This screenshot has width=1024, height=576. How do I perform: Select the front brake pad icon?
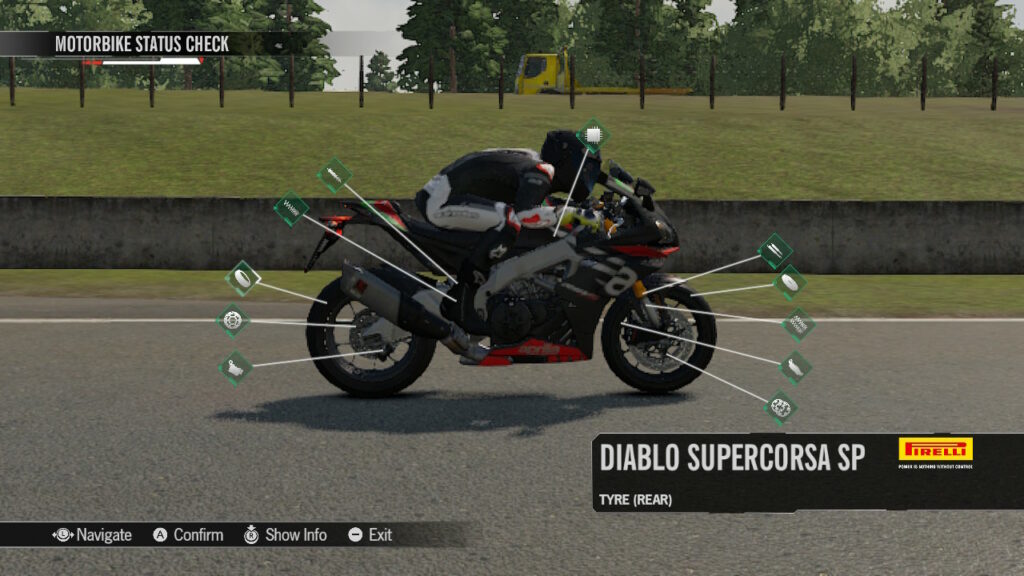click(x=795, y=367)
